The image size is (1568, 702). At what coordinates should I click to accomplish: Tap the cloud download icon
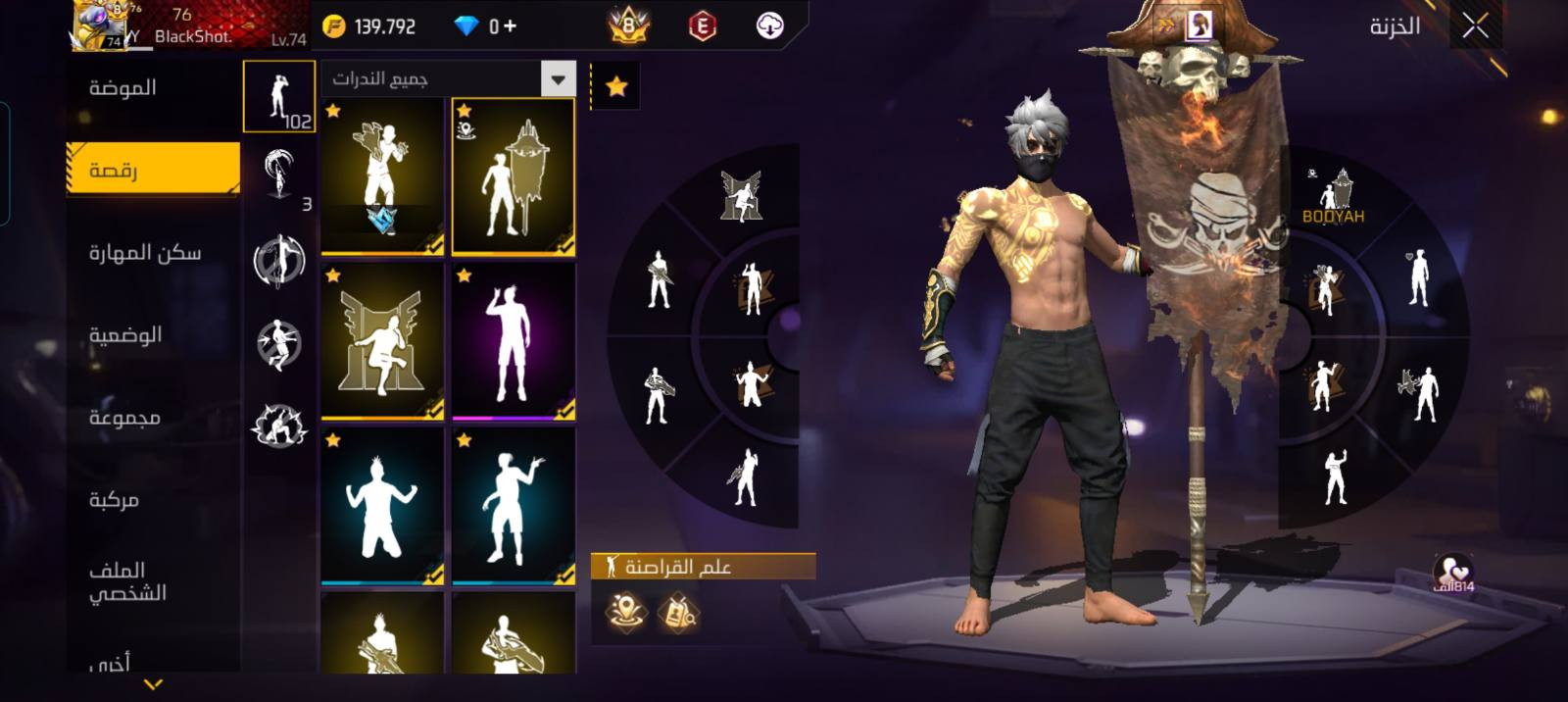coord(770,26)
